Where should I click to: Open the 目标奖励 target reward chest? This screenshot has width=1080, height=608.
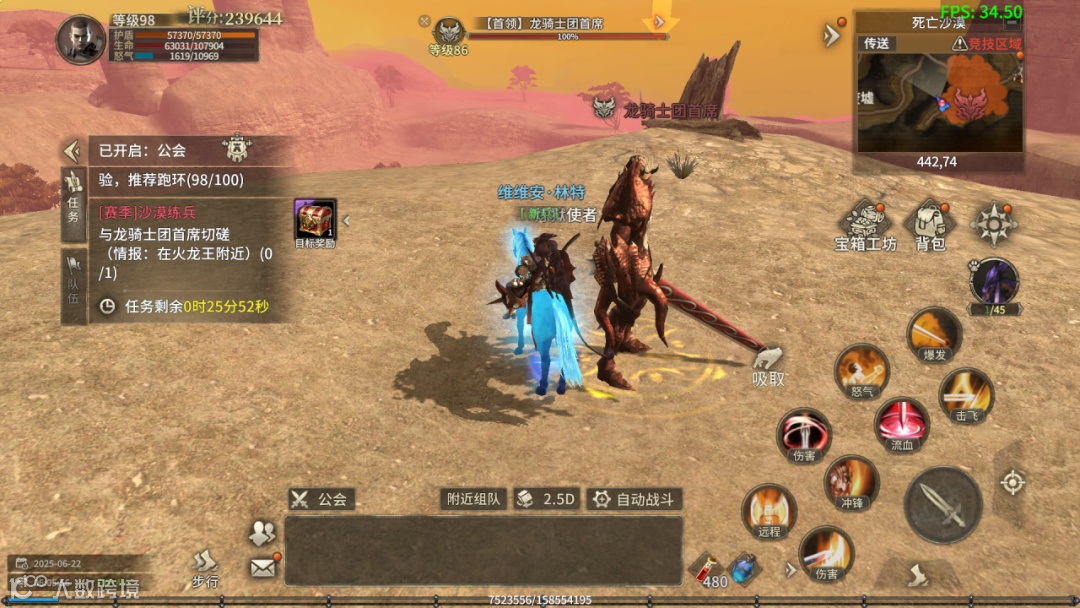point(315,222)
